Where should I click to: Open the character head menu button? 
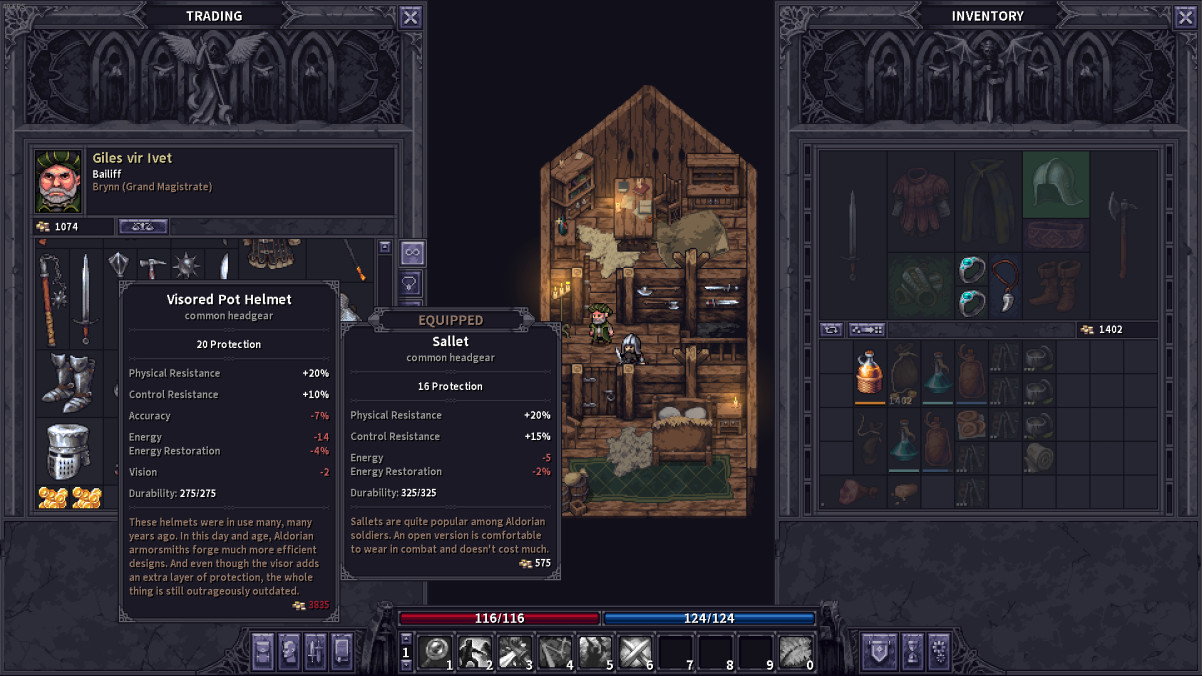click(289, 651)
